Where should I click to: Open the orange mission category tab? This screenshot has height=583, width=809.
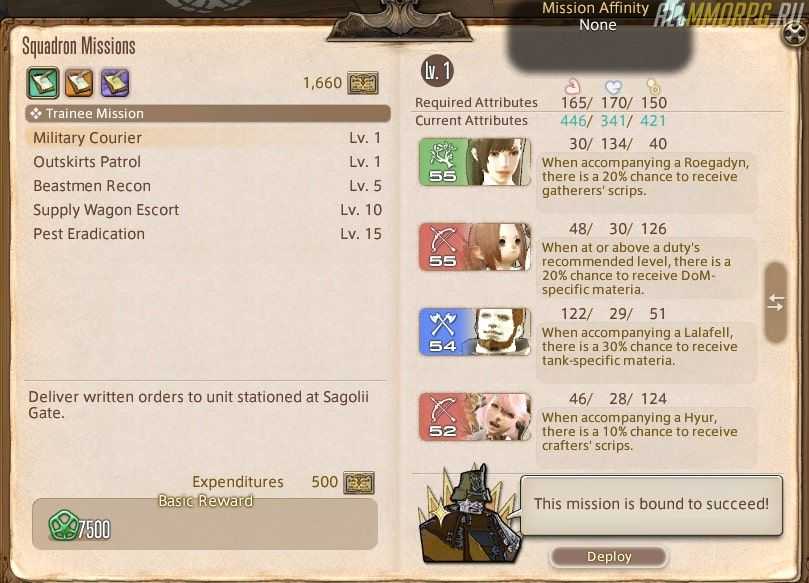click(79, 82)
